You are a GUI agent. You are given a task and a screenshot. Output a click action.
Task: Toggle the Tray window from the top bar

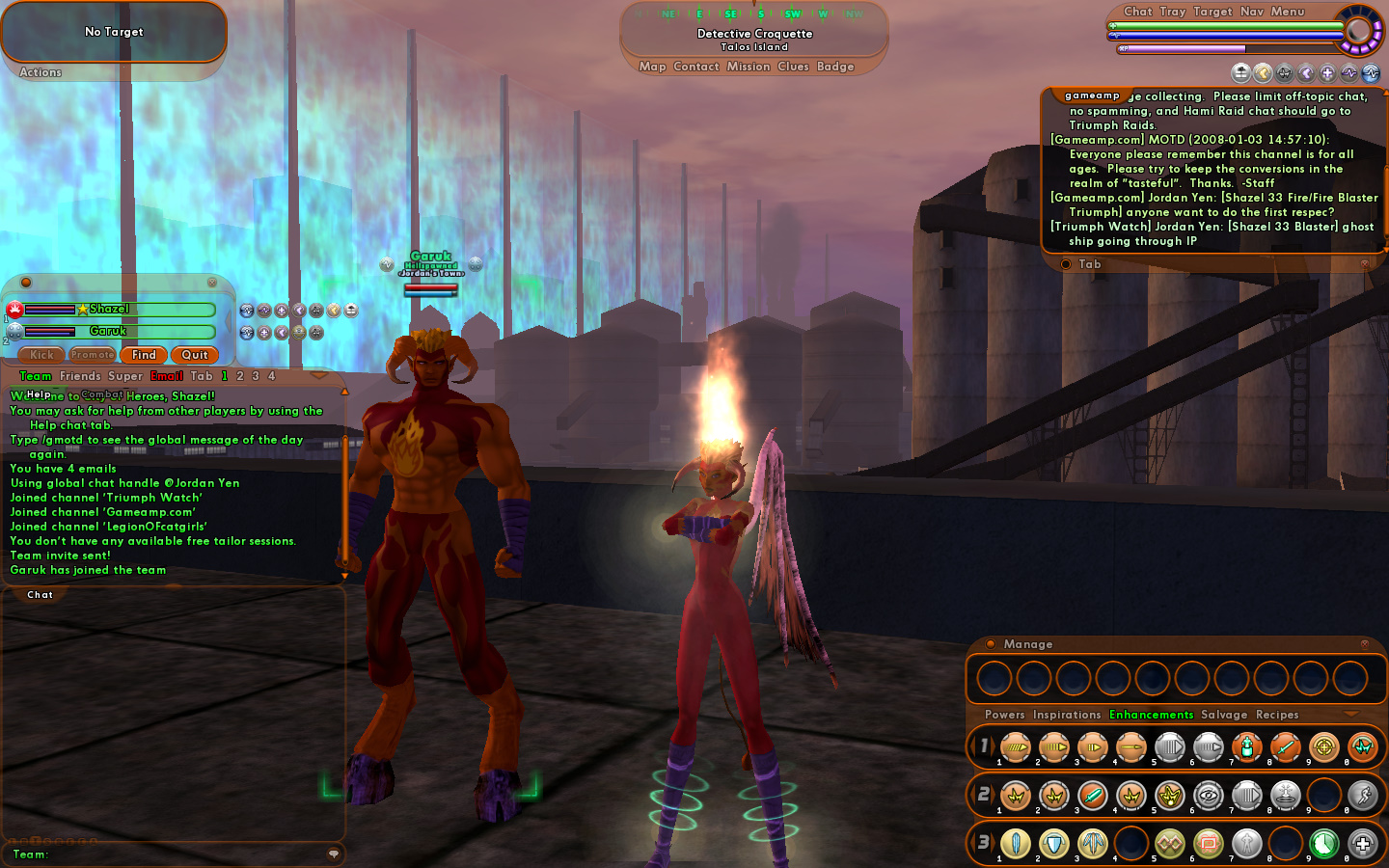[1173, 12]
